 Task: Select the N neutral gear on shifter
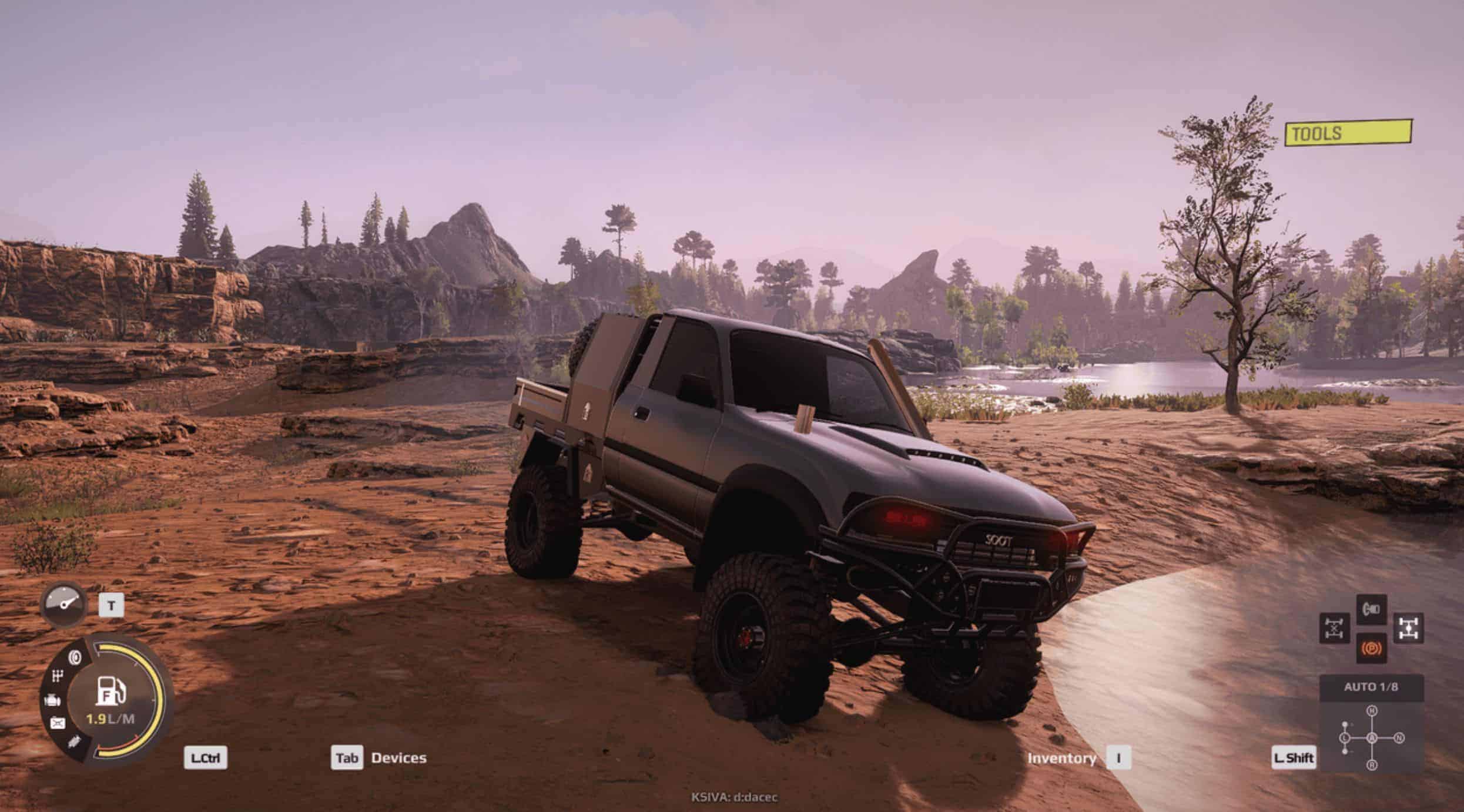pos(1399,738)
